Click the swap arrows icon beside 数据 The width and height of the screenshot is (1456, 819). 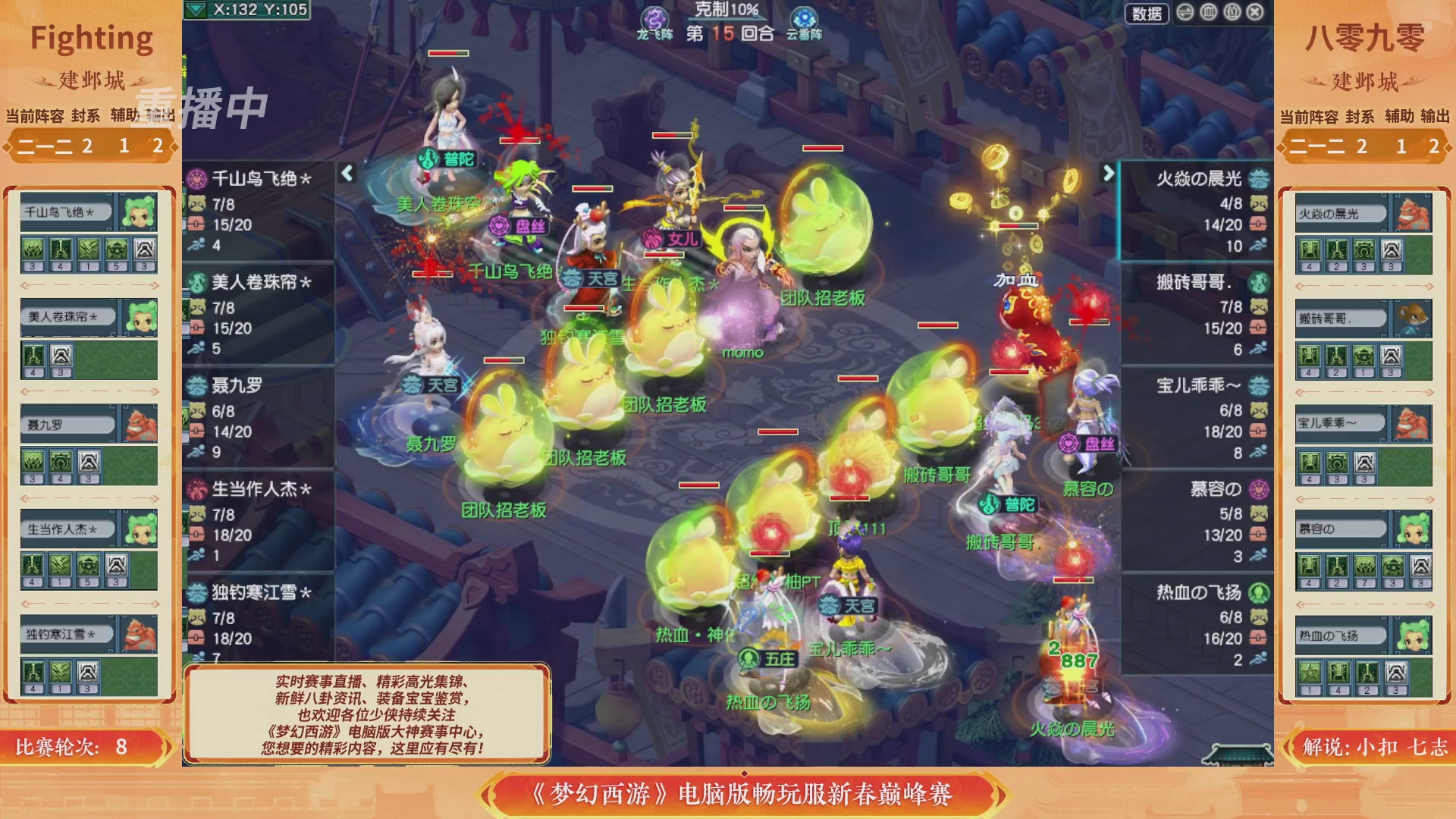pyautogui.click(x=1185, y=11)
